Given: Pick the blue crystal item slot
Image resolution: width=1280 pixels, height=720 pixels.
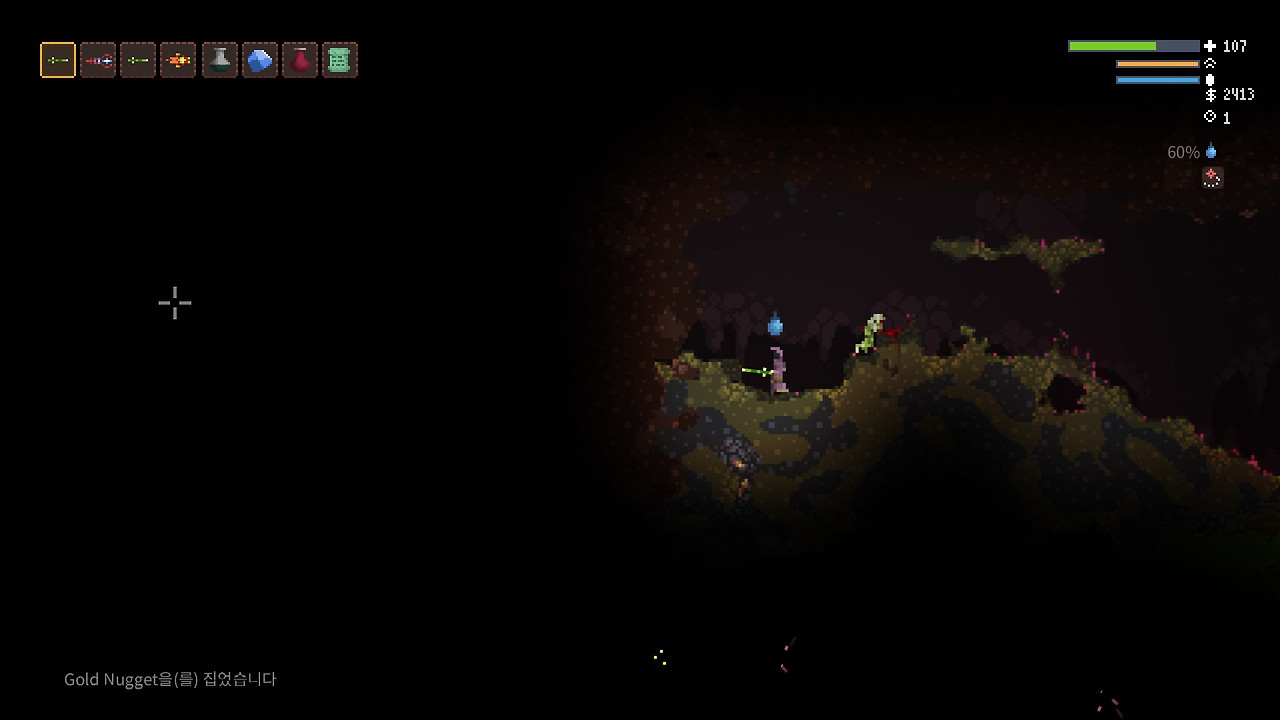Looking at the screenshot, I should (259, 60).
